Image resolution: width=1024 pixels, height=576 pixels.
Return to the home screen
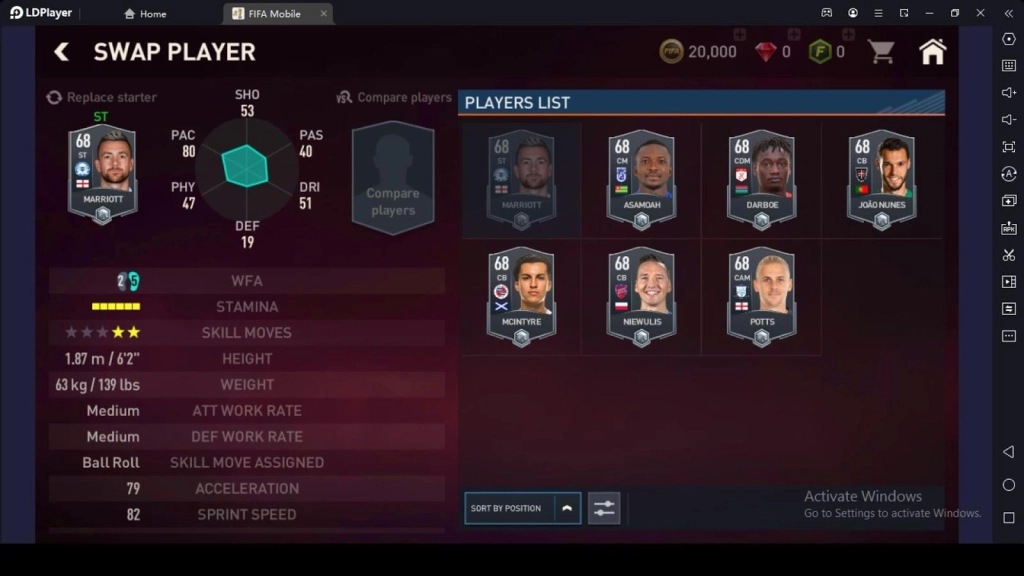pos(932,52)
